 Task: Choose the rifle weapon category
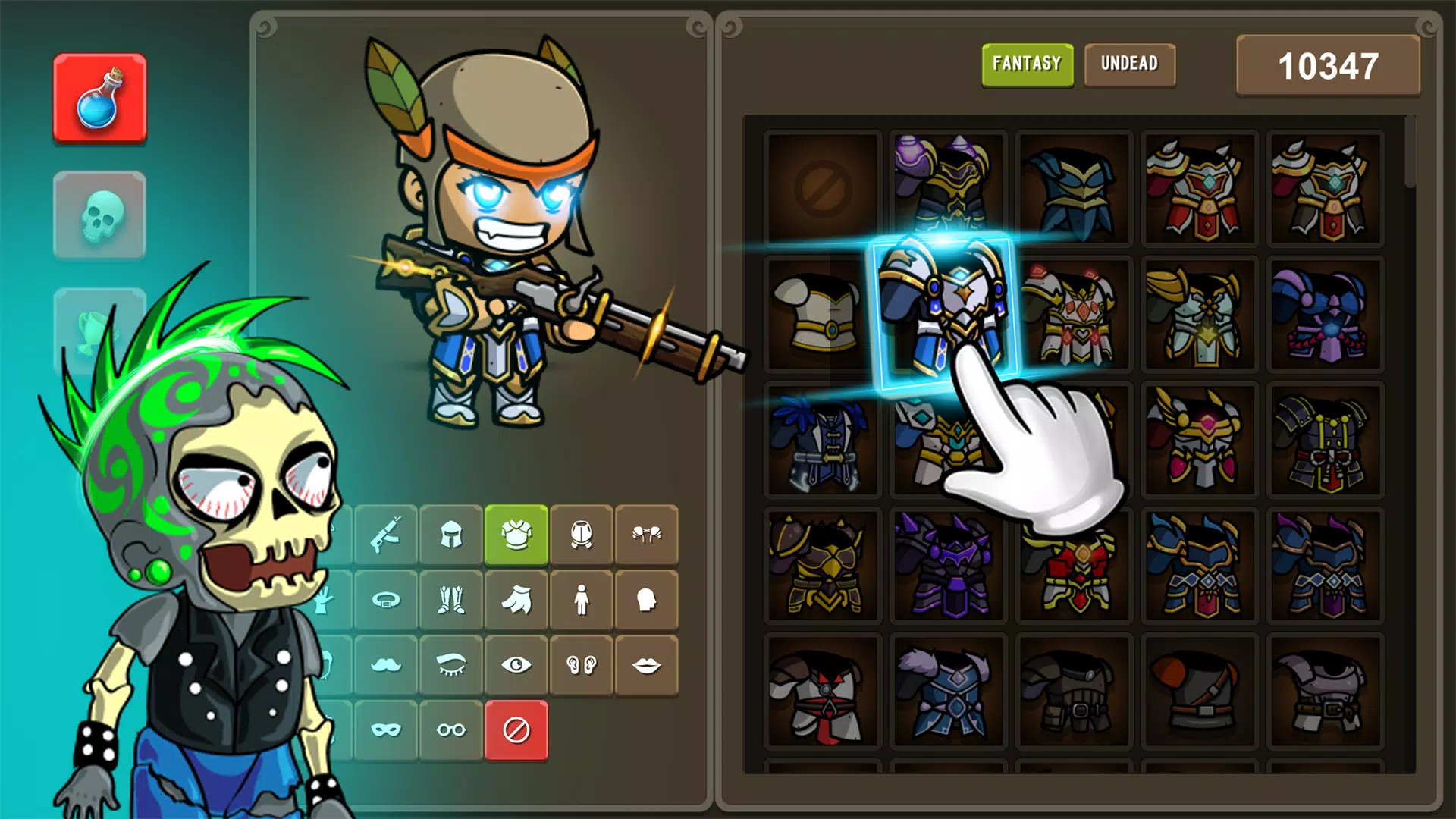click(386, 535)
